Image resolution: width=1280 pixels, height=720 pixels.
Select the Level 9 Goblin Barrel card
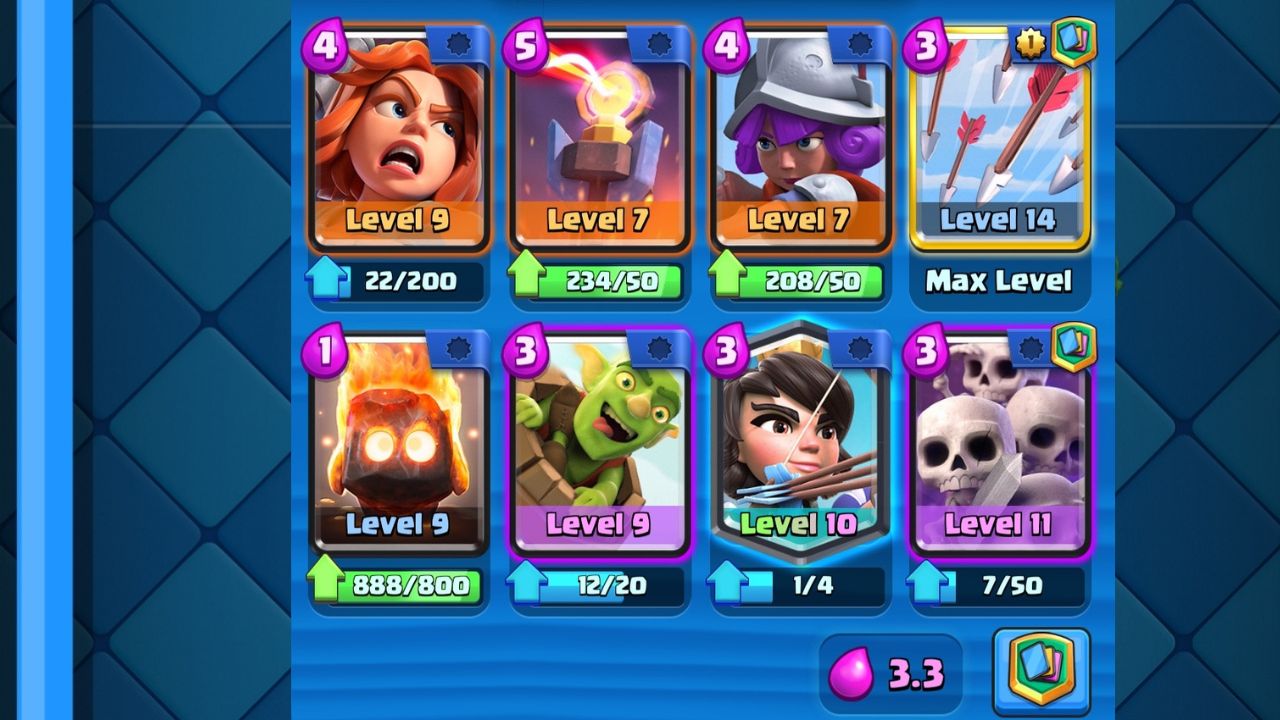click(x=600, y=440)
